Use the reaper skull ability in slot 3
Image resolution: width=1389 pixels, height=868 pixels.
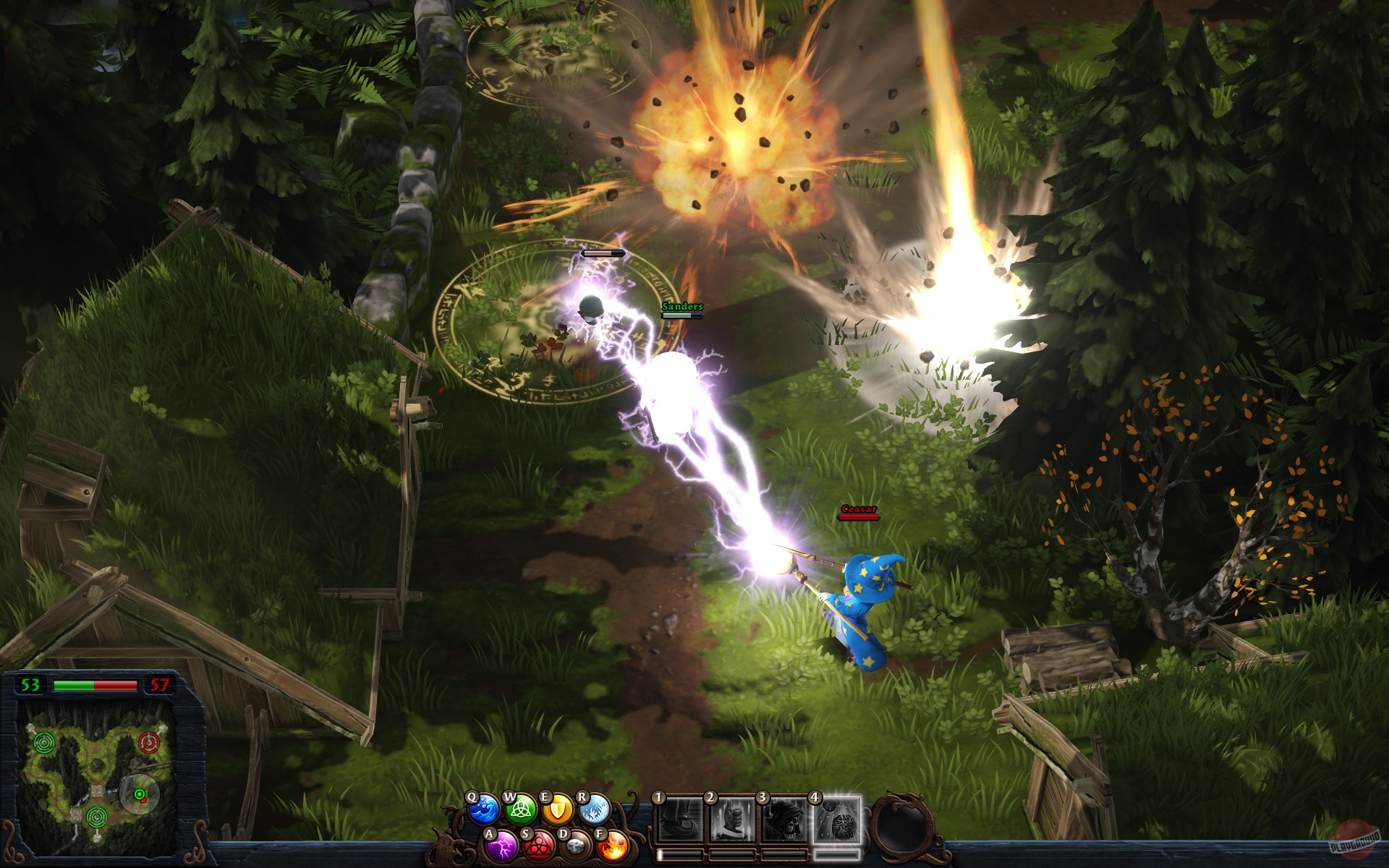click(x=784, y=821)
